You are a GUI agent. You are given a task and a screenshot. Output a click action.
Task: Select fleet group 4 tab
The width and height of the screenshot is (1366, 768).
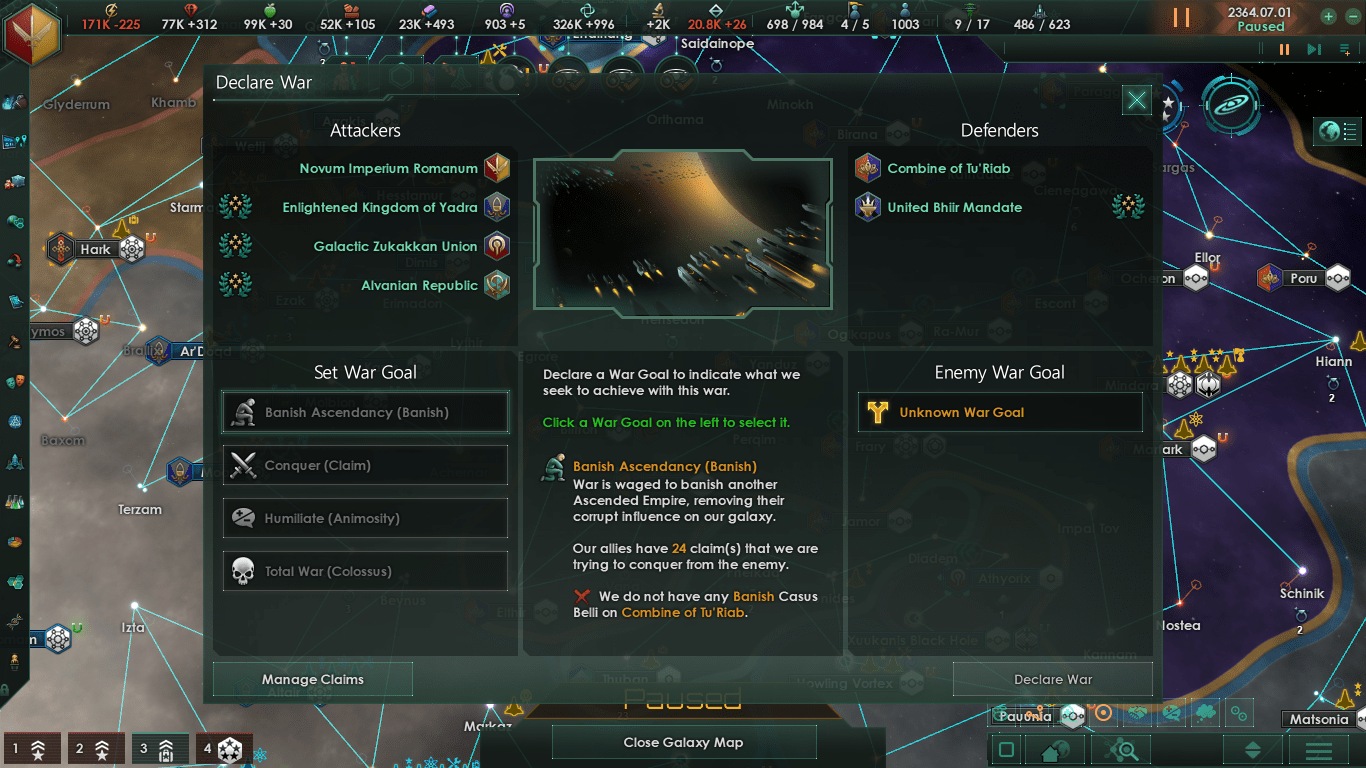pos(219,748)
